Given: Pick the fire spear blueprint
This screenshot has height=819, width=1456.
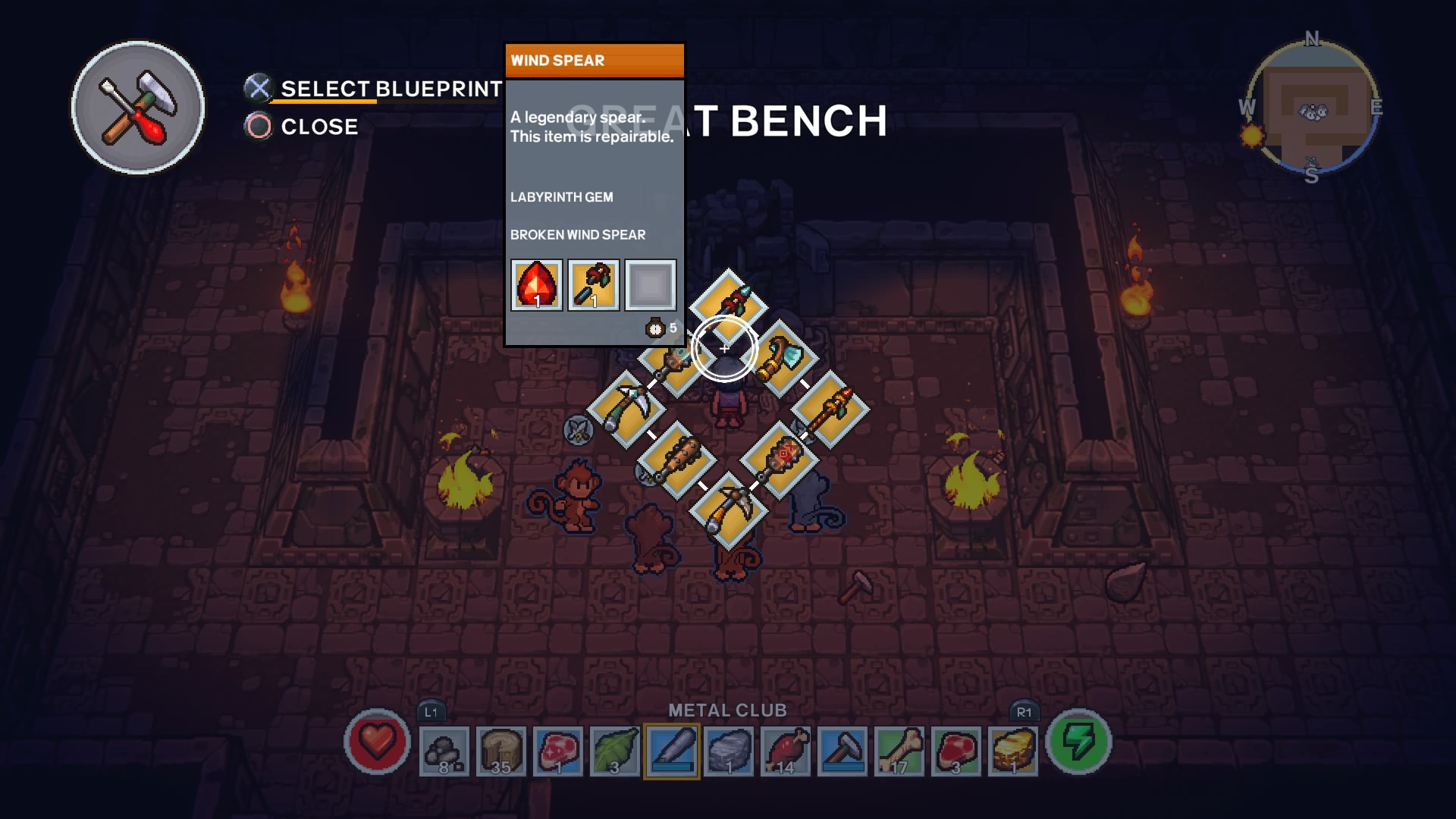Looking at the screenshot, I should click(x=831, y=409).
